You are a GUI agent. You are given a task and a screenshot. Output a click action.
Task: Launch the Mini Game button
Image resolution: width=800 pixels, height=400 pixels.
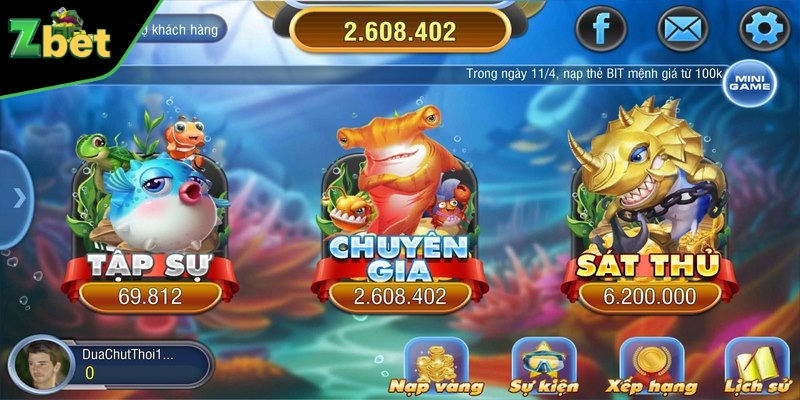pos(749,82)
